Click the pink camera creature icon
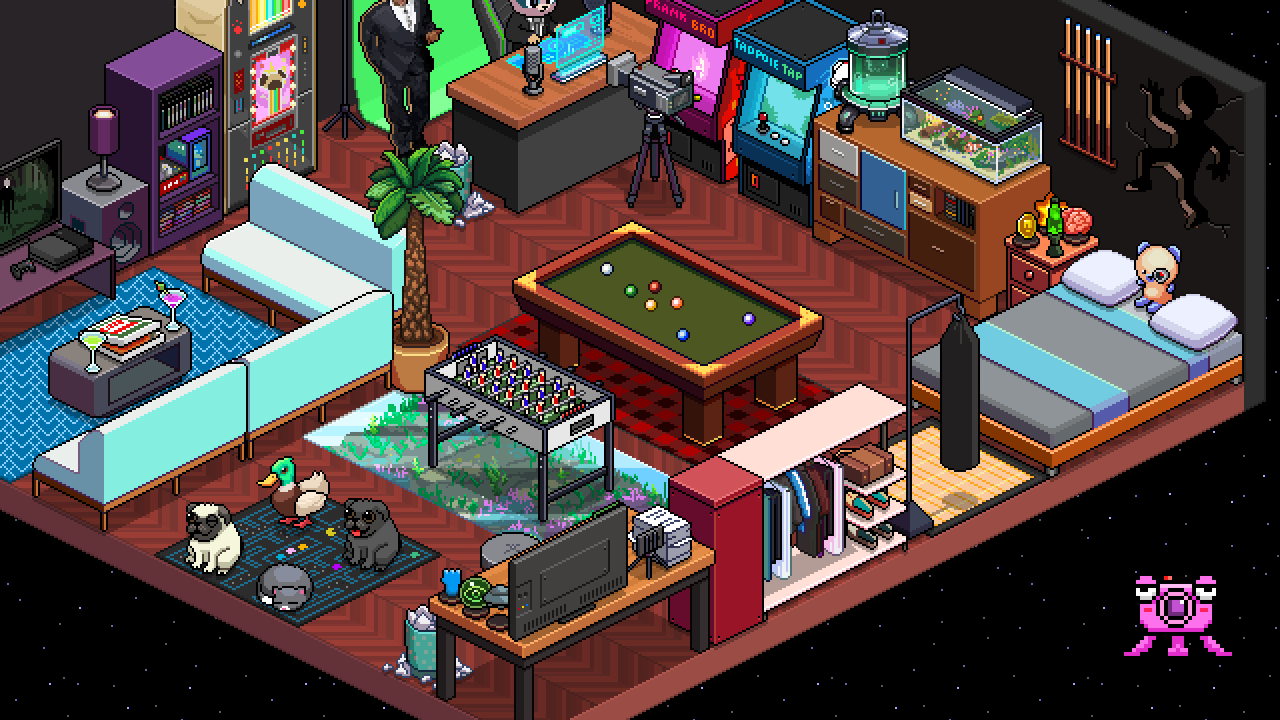 (1176, 612)
